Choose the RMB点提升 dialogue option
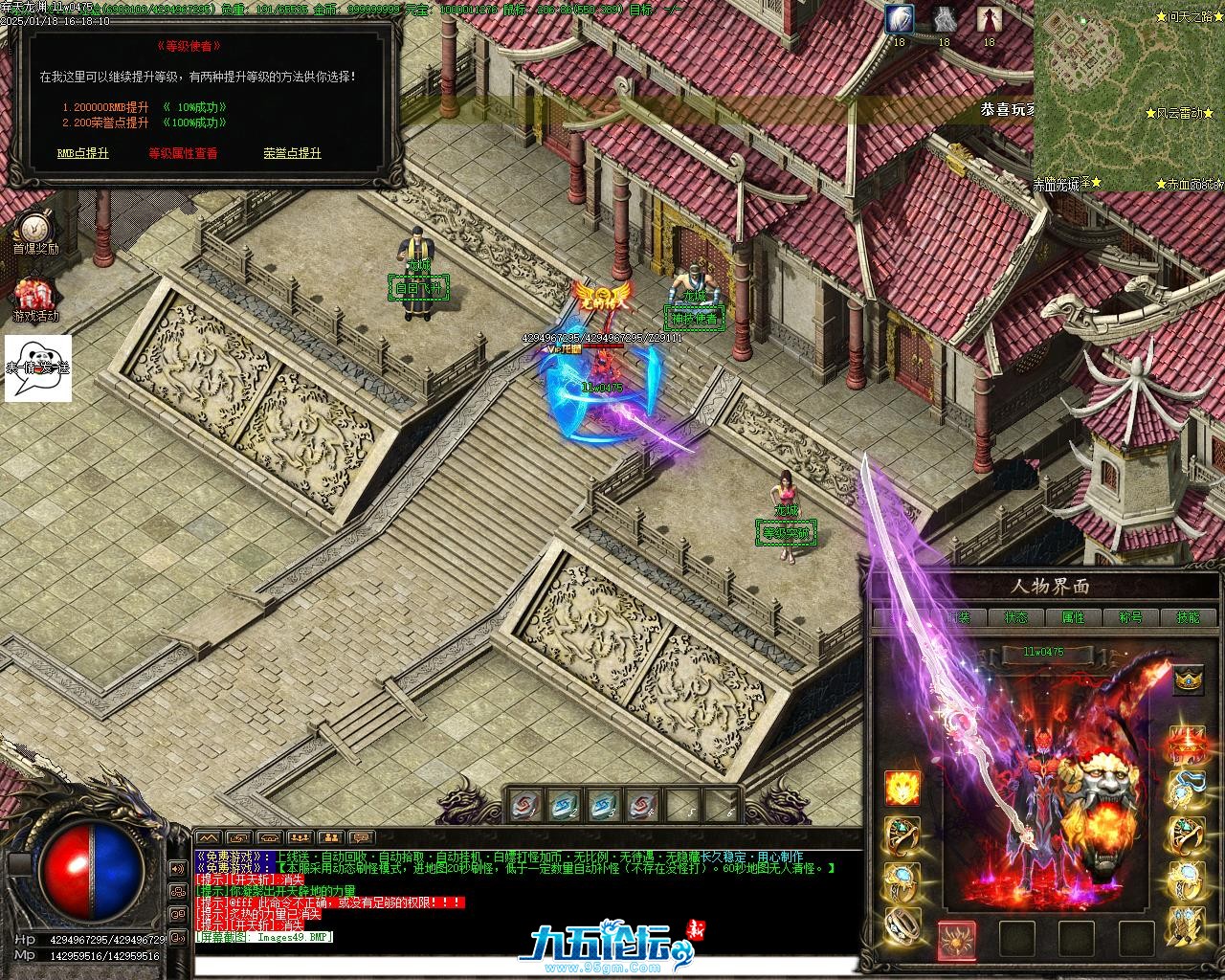 click(x=83, y=153)
